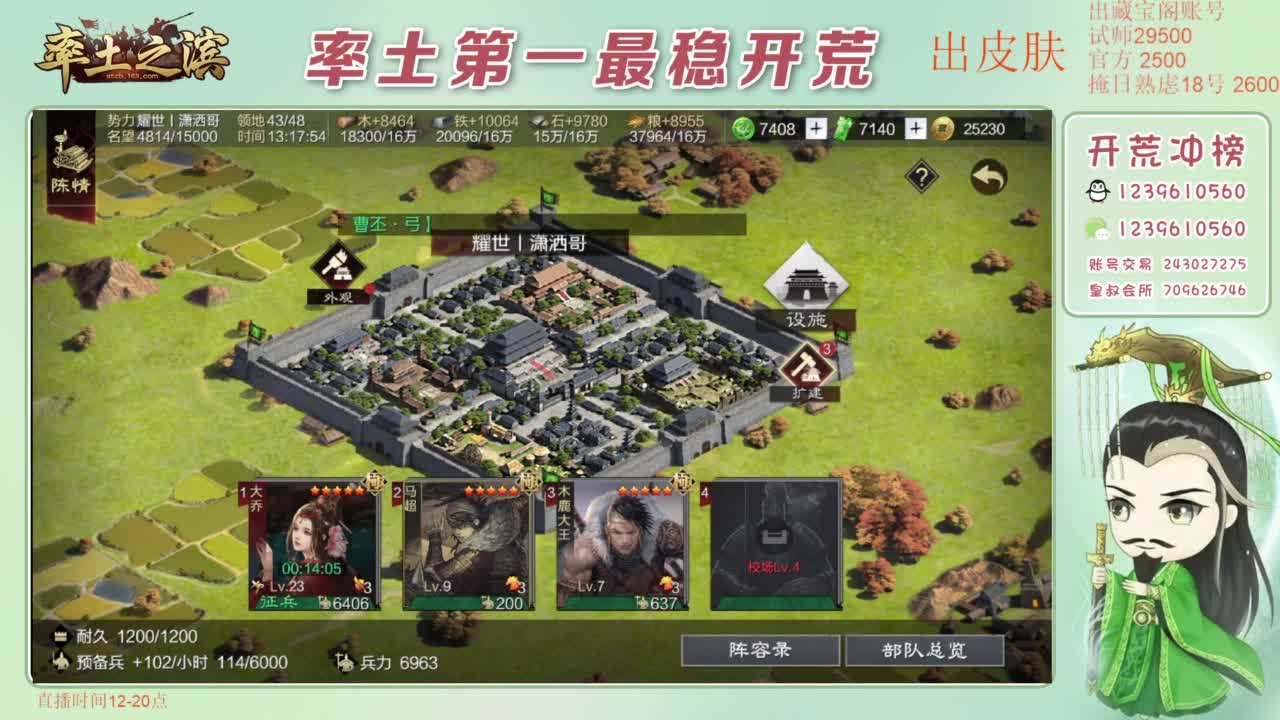Open the 阵容录 lineup button
Viewport: 1280px width, 720px height.
pyautogui.click(x=761, y=652)
